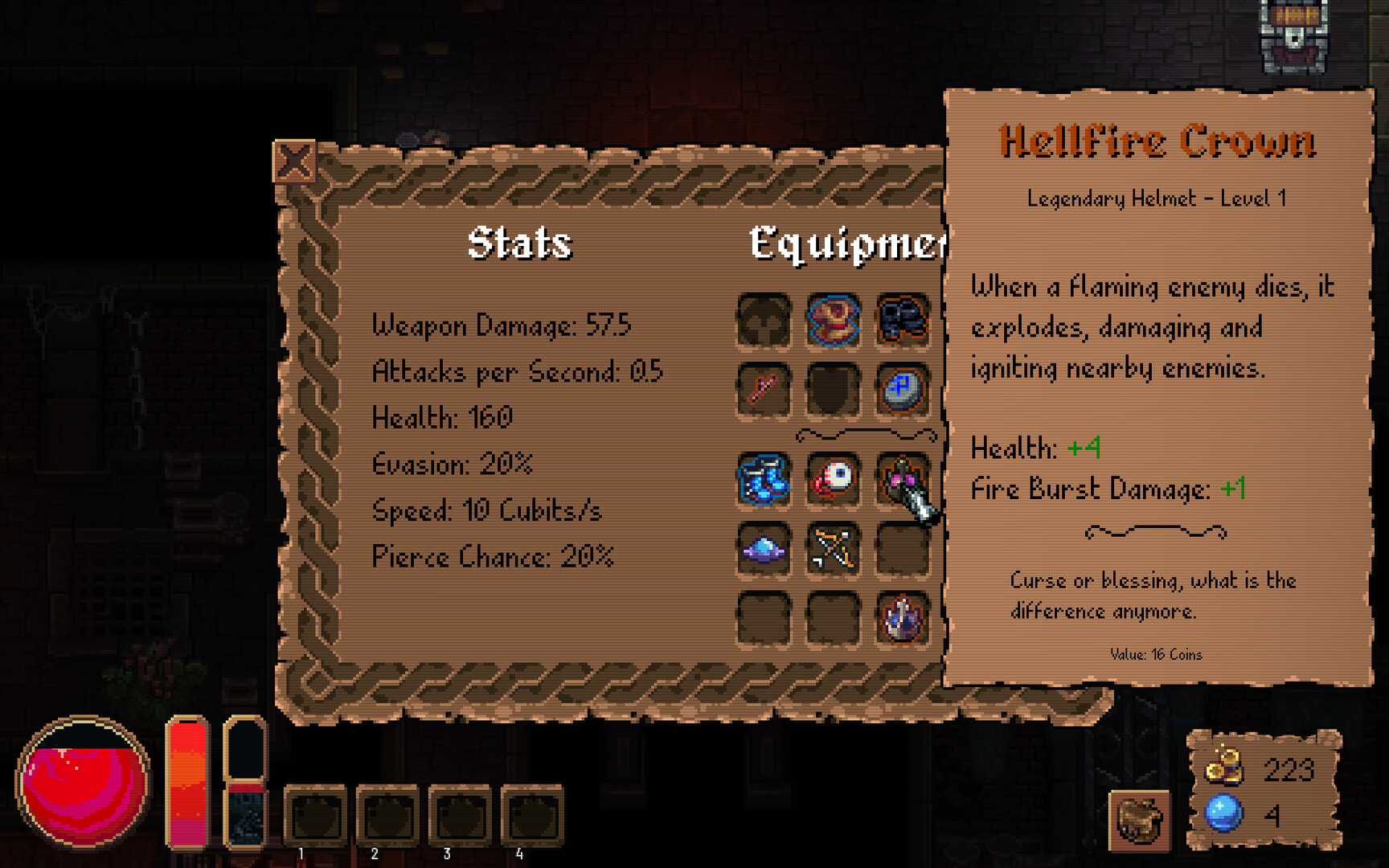Select the blue rune stone slot
This screenshot has height=868, width=1389.
pos(902,390)
